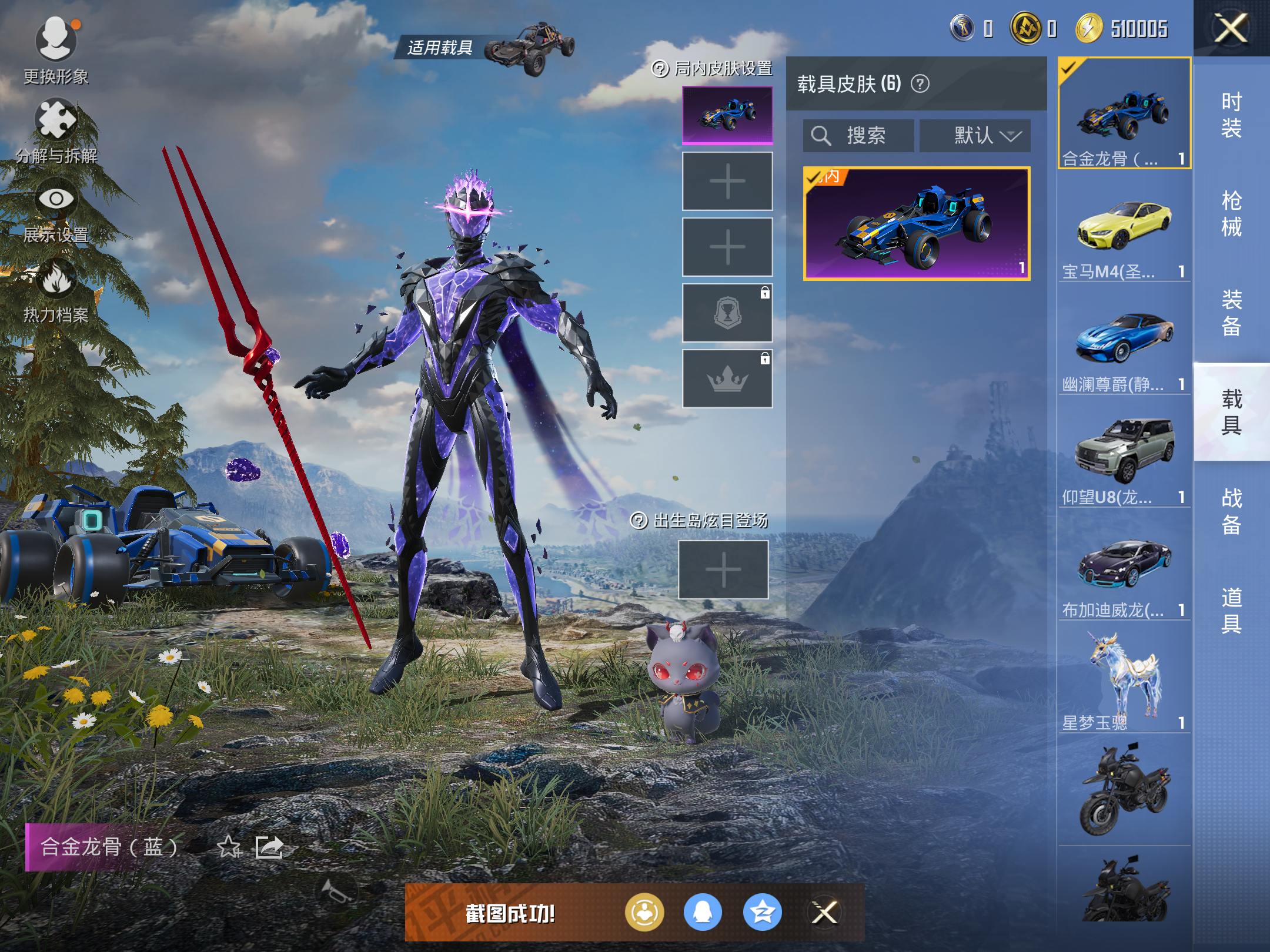Select the 载具 vehicle tab
The width and height of the screenshot is (1270, 952).
pos(1231,412)
